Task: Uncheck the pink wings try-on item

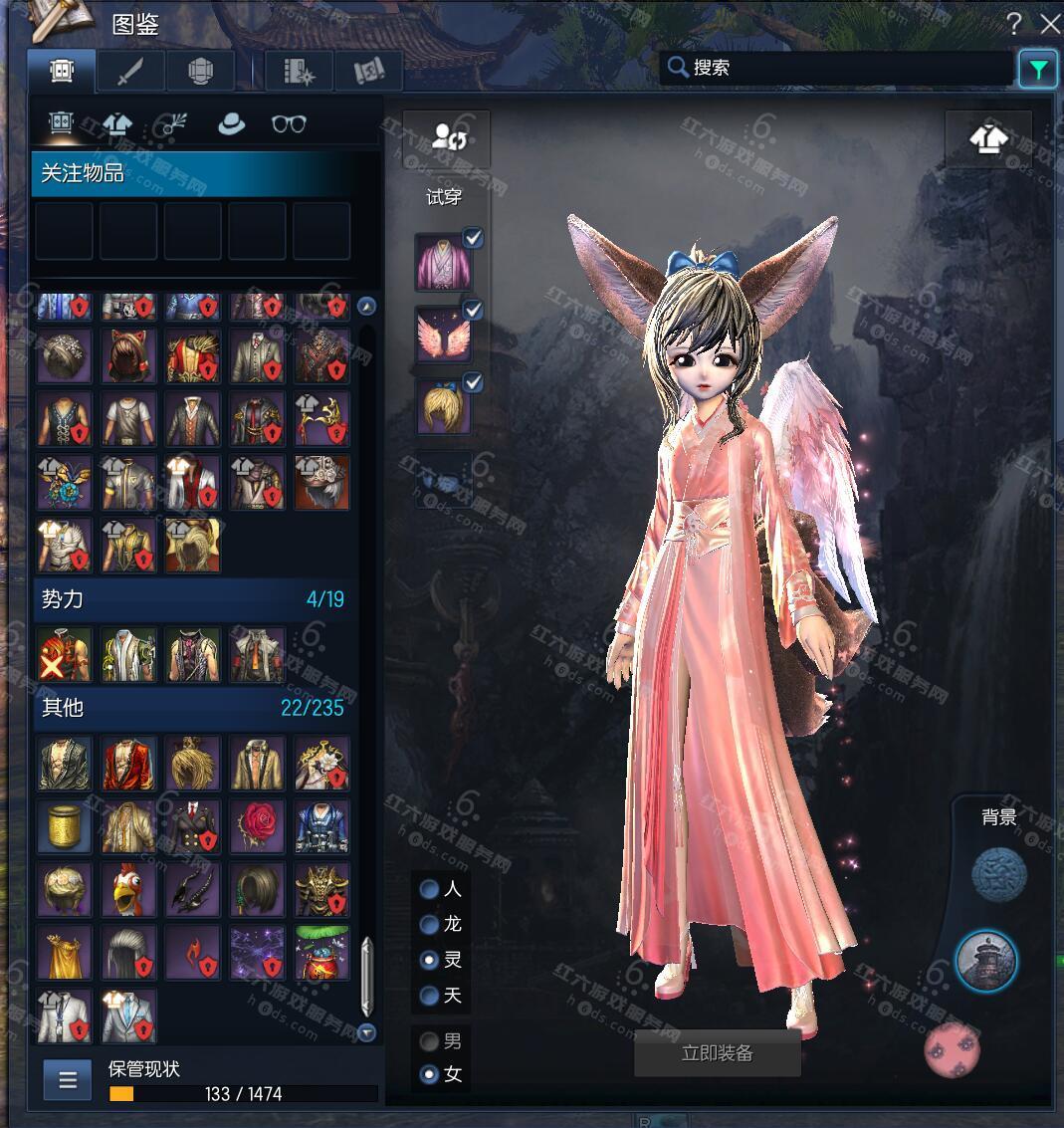Action: tap(474, 310)
